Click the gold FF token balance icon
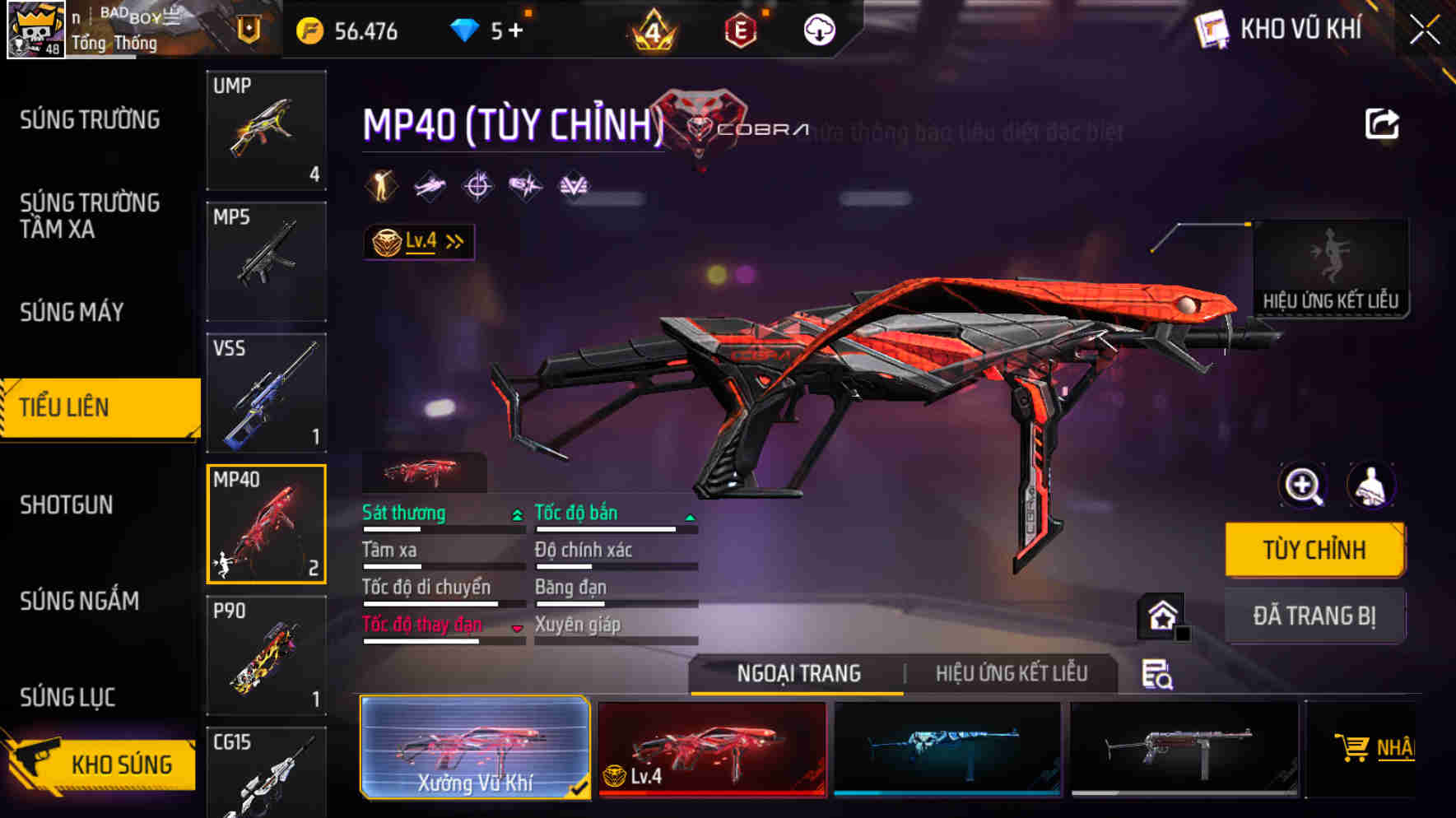Image resolution: width=1456 pixels, height=818 pixels. coord(310,31)
